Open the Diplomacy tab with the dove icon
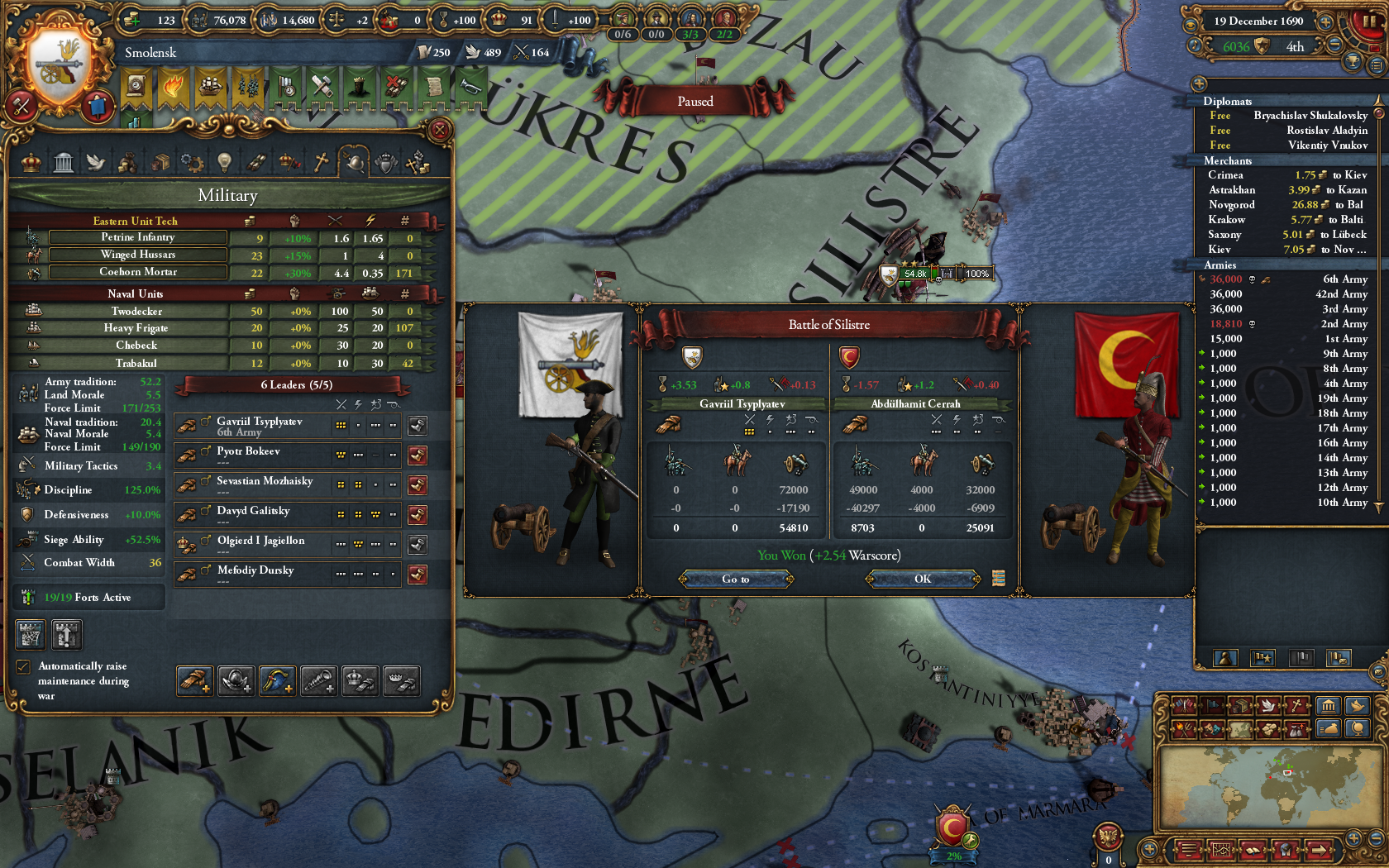 point(98,162)
